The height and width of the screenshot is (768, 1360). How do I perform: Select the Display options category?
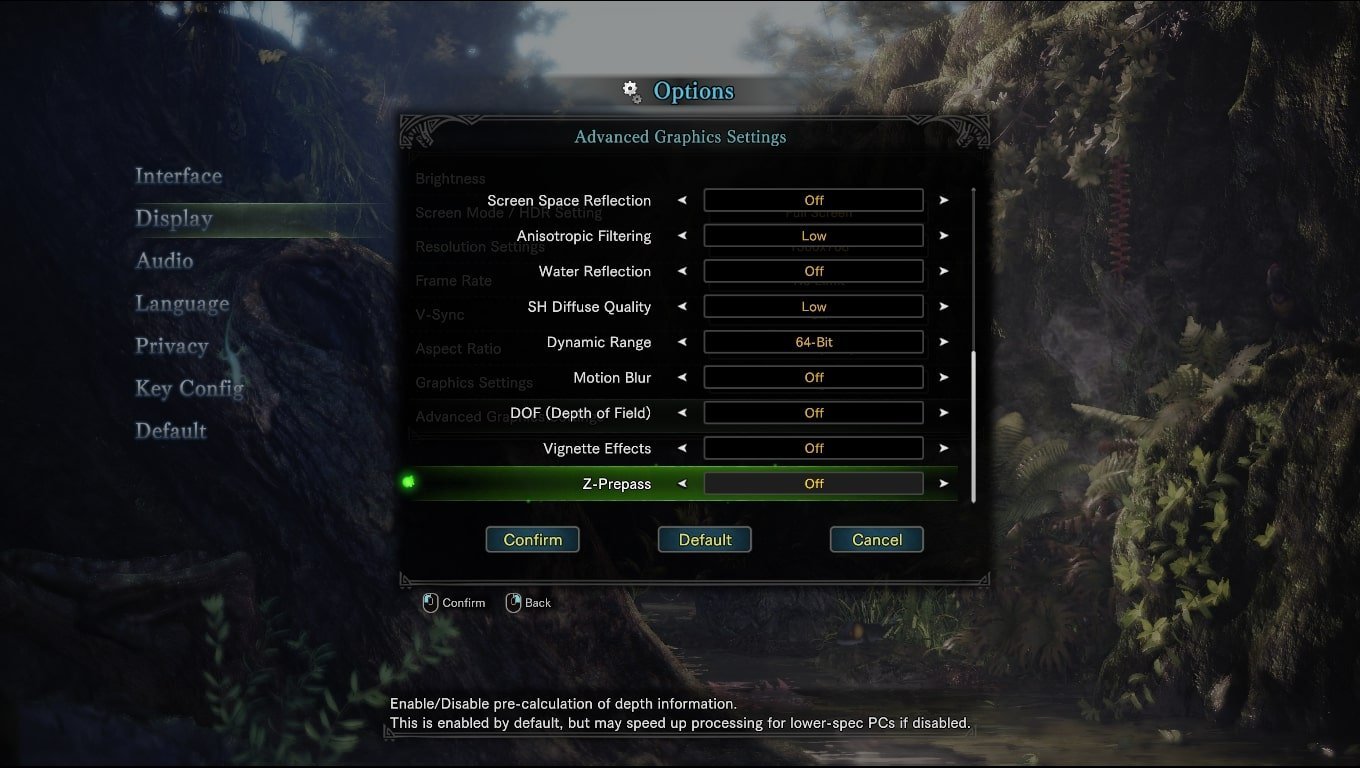click(174, 219)
